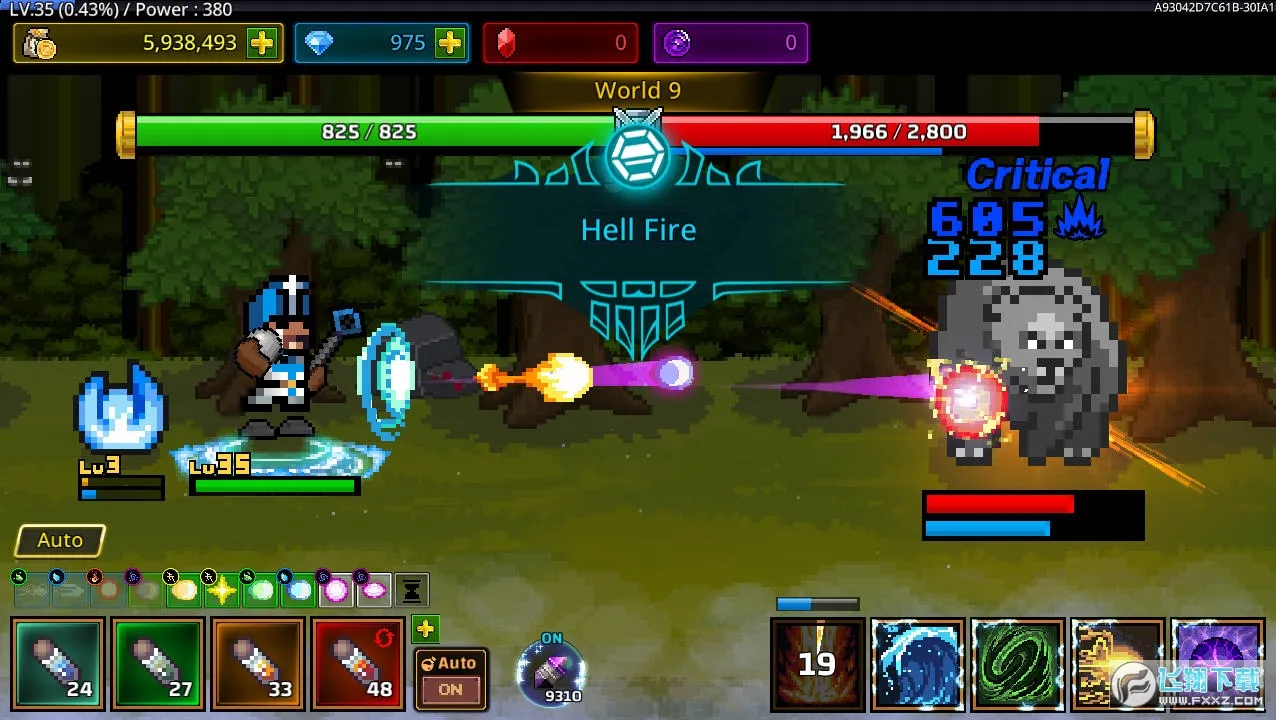The height and width of the screenshot is (720, 1276).
Task: Use the orange potion with 33 left
Action: [258, 663]
